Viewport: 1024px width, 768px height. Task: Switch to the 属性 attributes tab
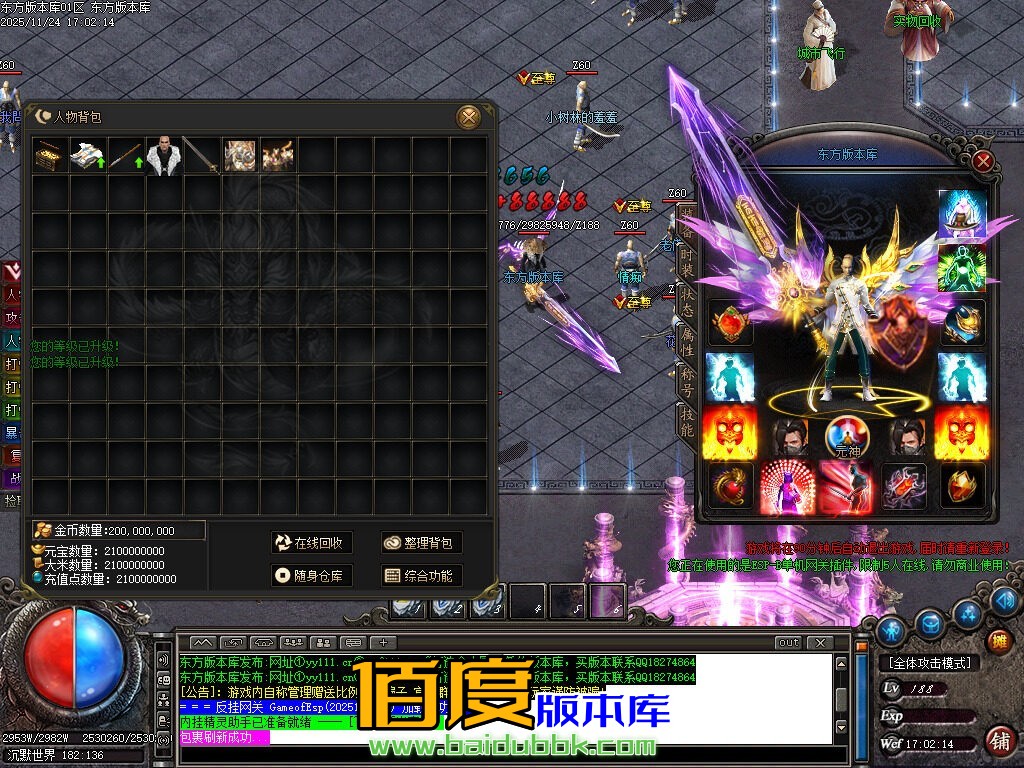coord(687,343)
